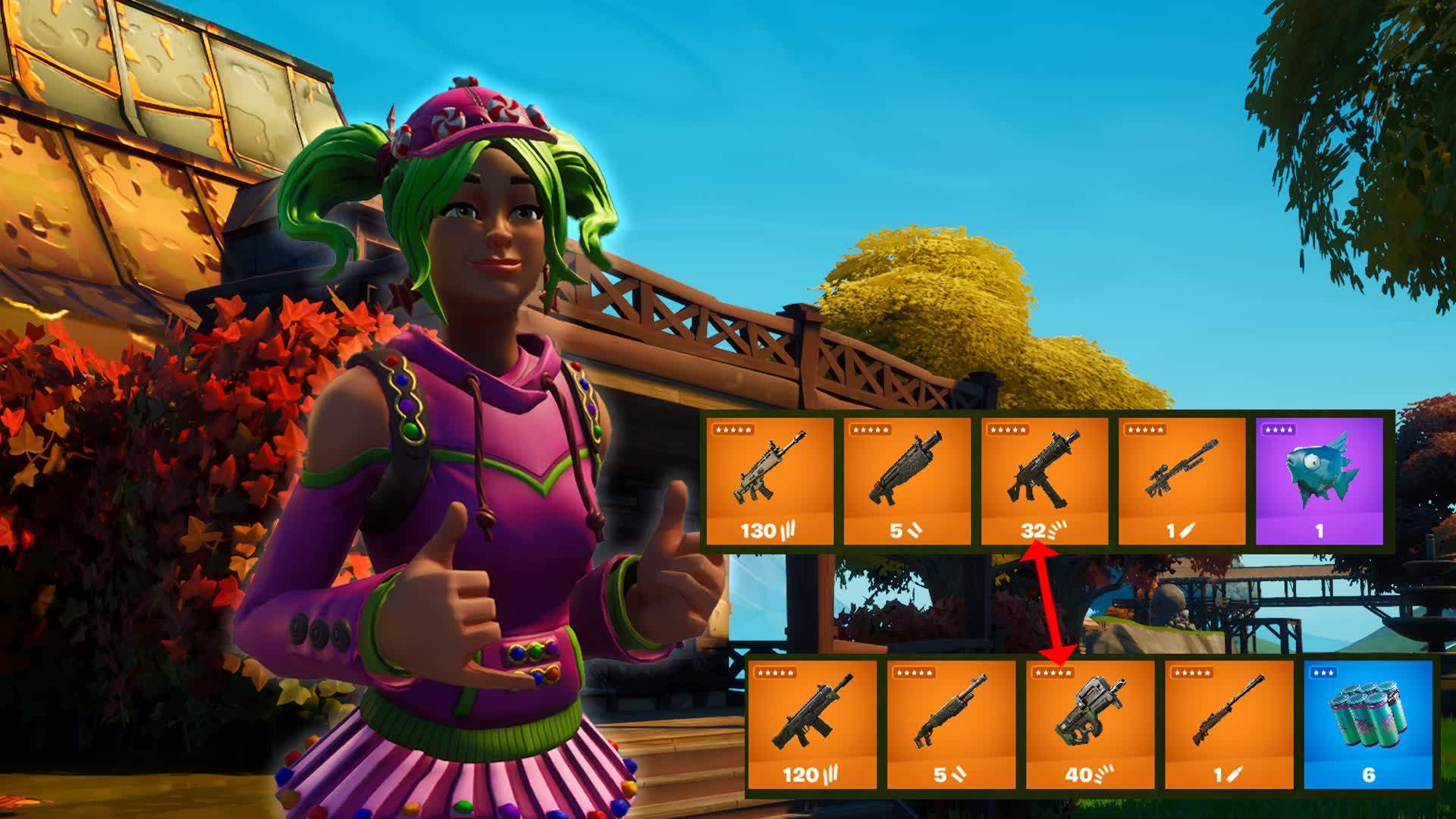This screenshot has height=819, width=1456.
Task: Pick the blue fish in the purple slot
Action: (x=1319, y=481)
